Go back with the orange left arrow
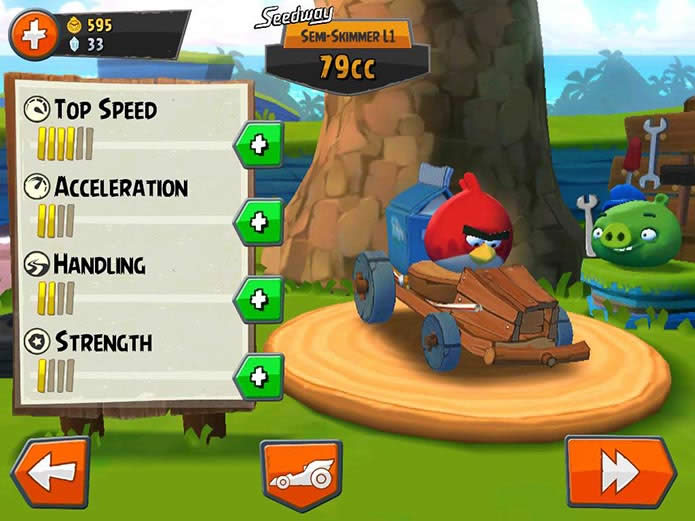This screenshot has height=521, width=695. tap(50, 472)
